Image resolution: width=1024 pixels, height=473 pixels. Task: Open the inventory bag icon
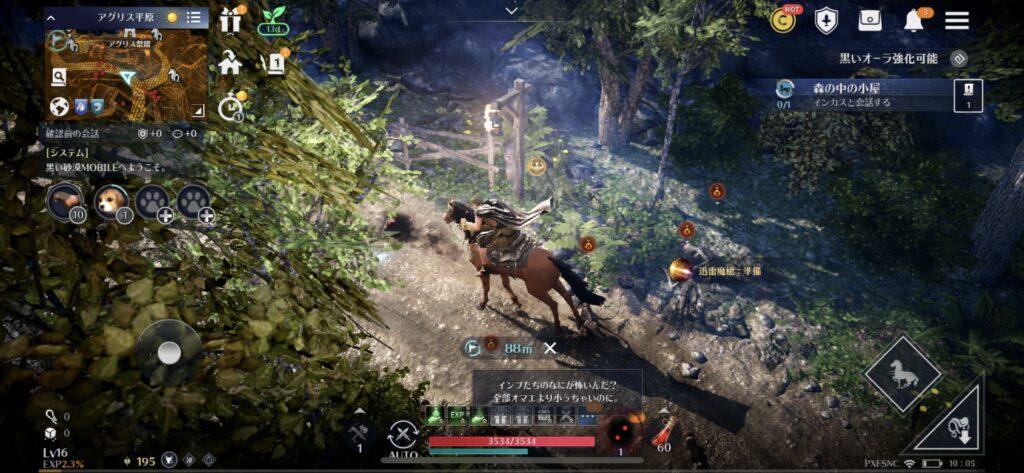870,20
